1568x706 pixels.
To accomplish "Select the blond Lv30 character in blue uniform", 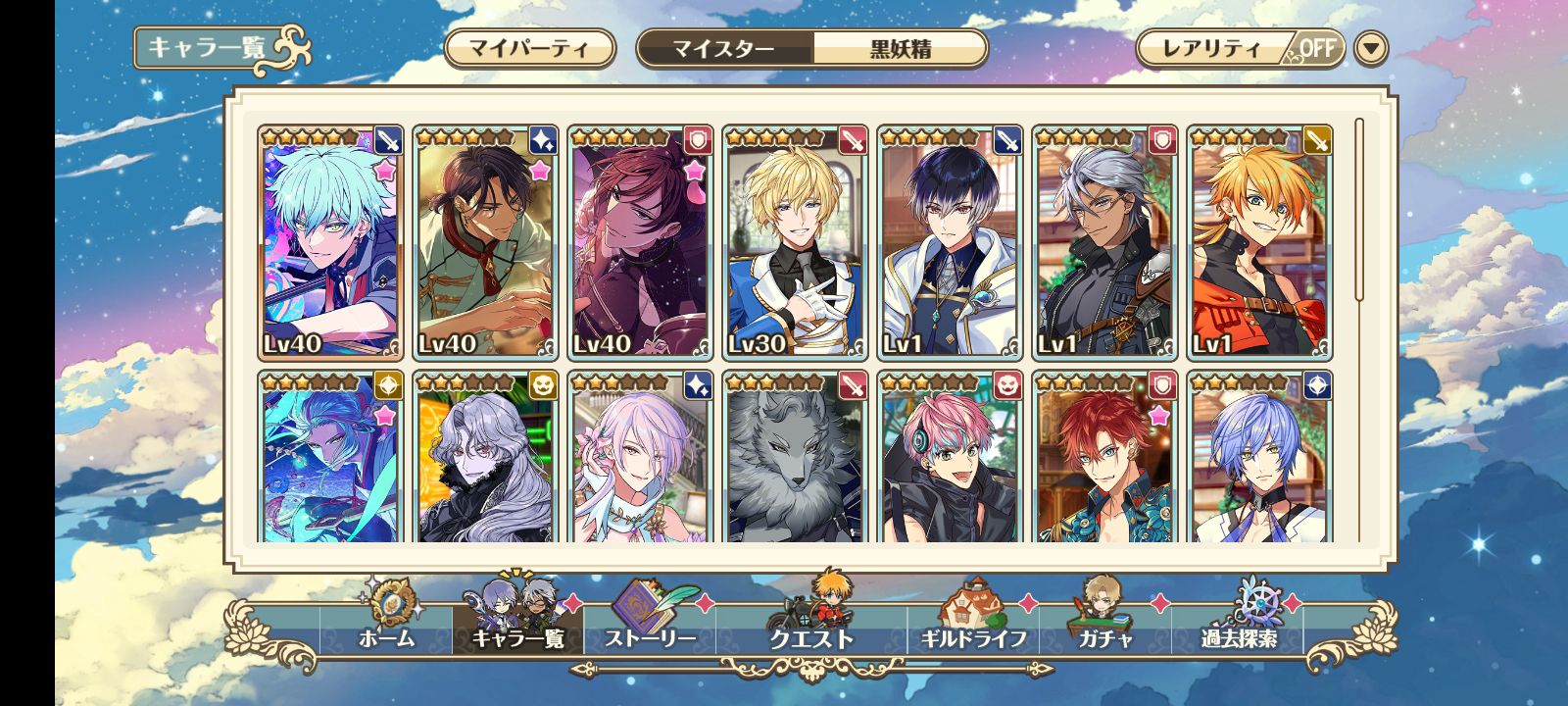I will (x=796, y=242).
